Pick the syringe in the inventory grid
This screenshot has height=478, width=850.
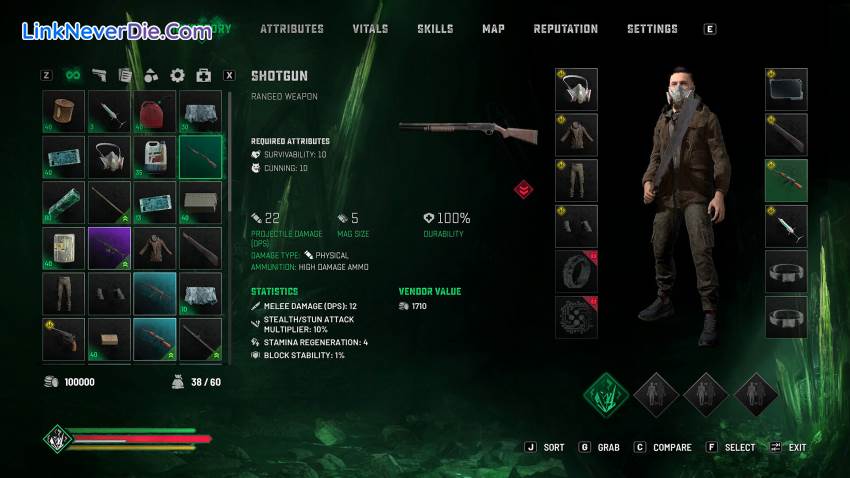(x=109, y=112)
